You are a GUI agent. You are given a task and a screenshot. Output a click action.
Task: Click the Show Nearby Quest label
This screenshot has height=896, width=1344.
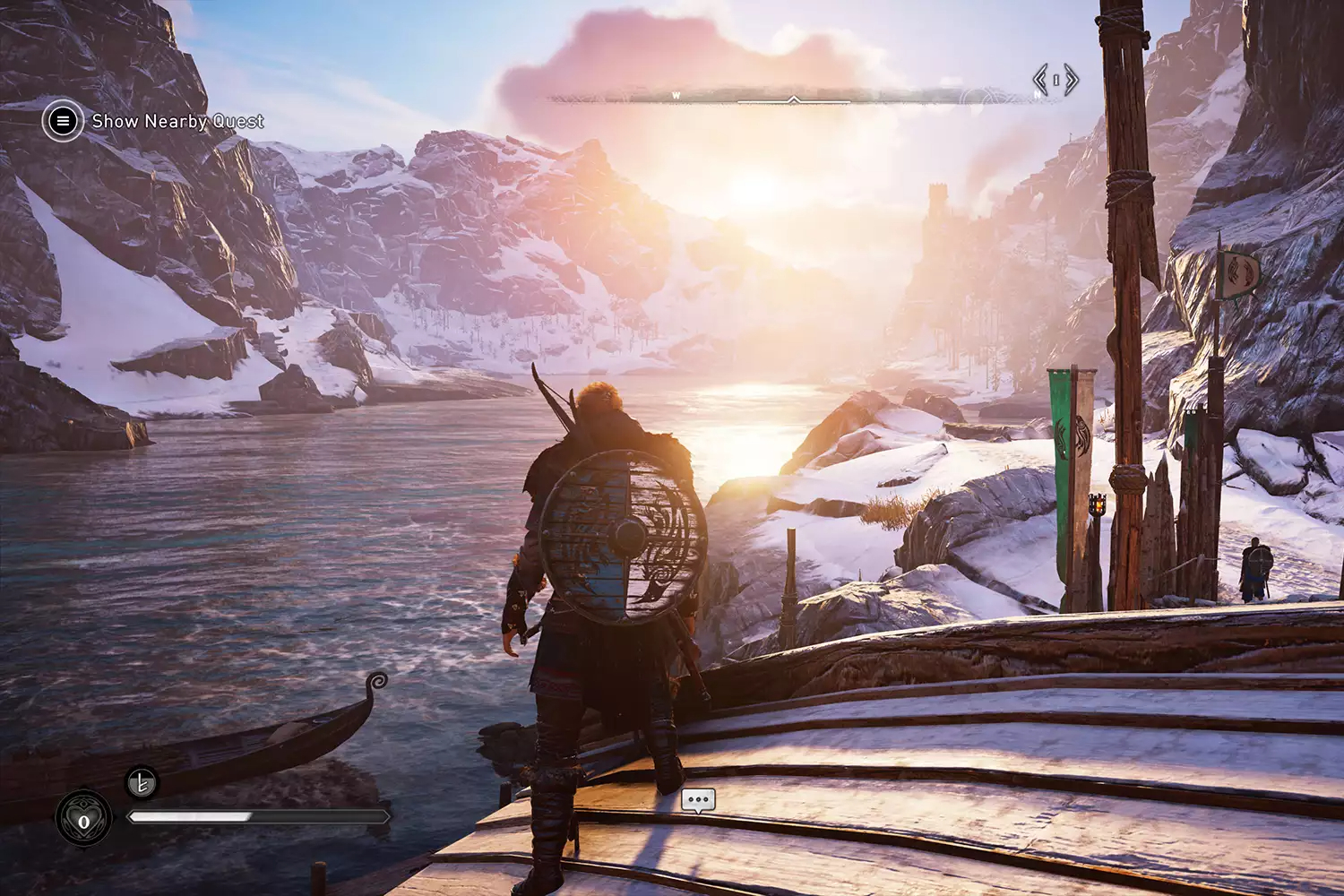[x=177, y=121]
